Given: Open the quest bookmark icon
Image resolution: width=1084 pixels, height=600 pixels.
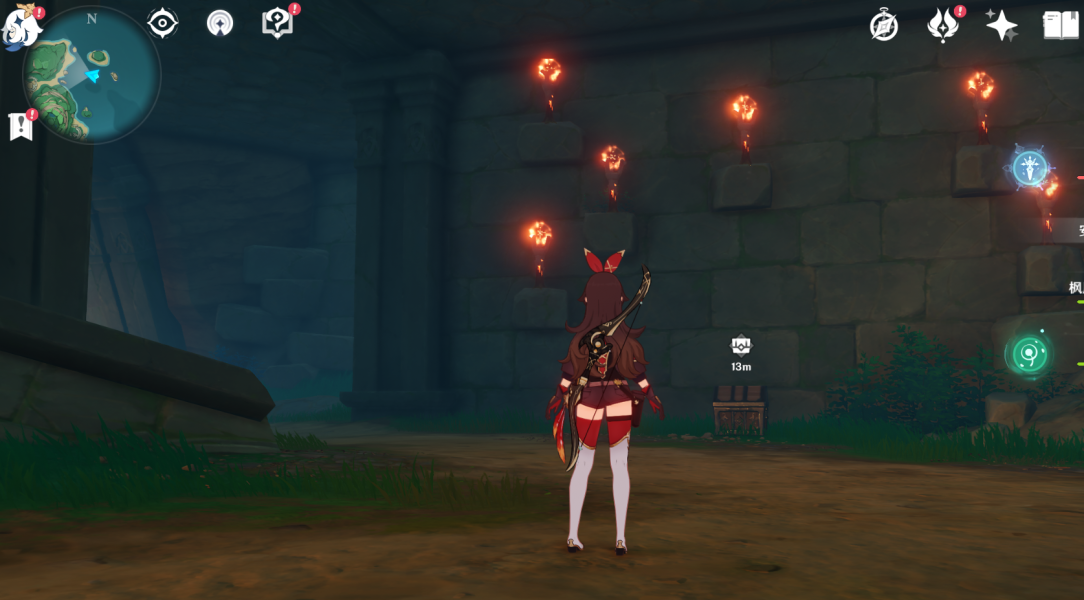Looking at the screenshot, I should tap(20, 126).
